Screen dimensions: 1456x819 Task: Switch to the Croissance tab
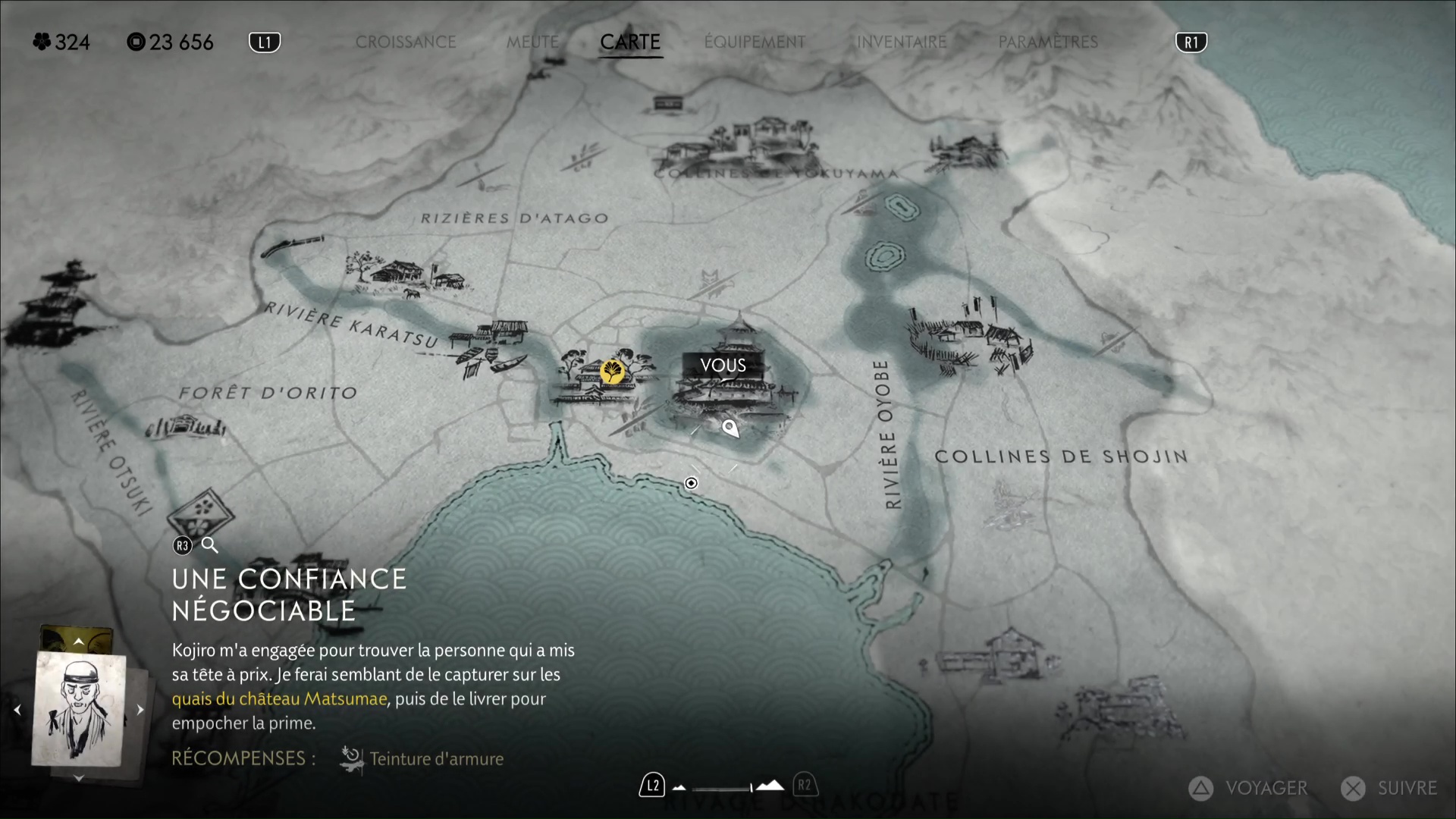coord(406,42)
